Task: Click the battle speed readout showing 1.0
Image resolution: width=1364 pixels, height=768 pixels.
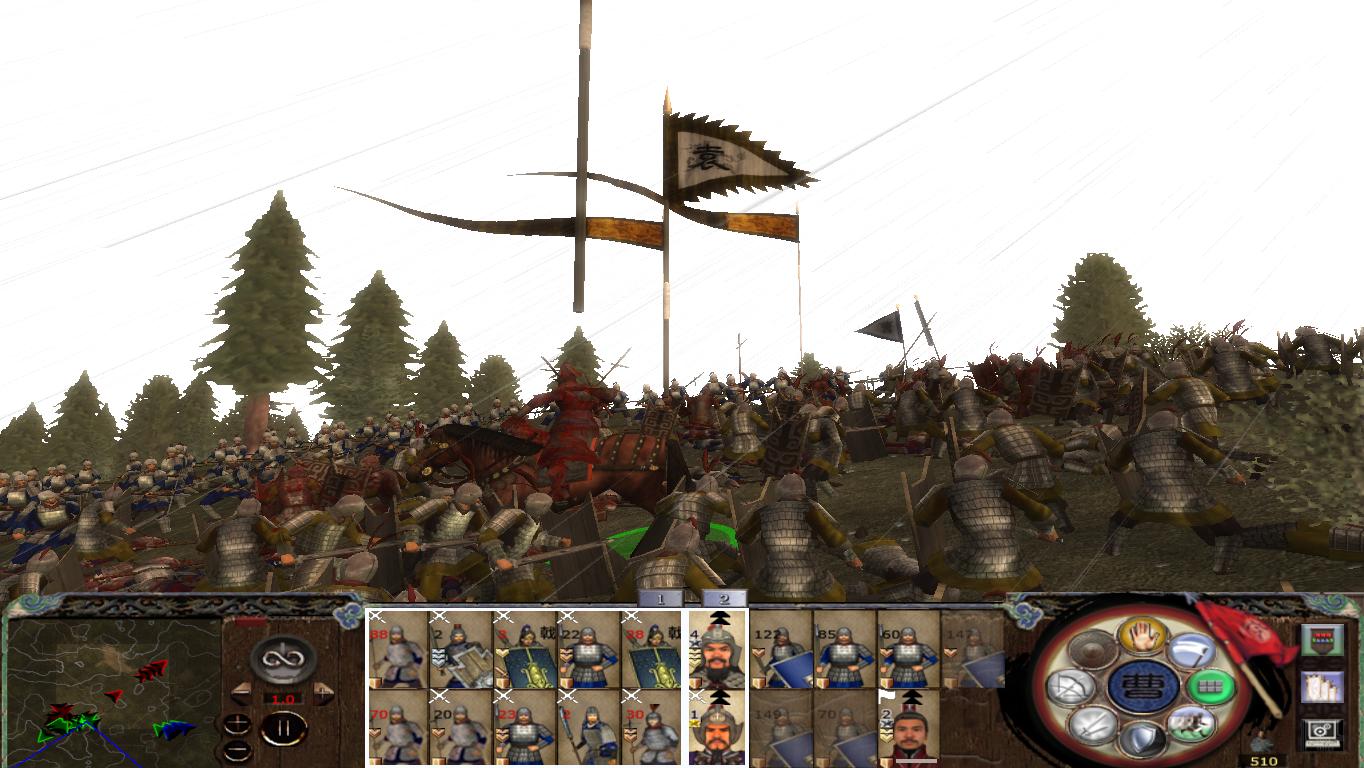Action: pos(283,698)
